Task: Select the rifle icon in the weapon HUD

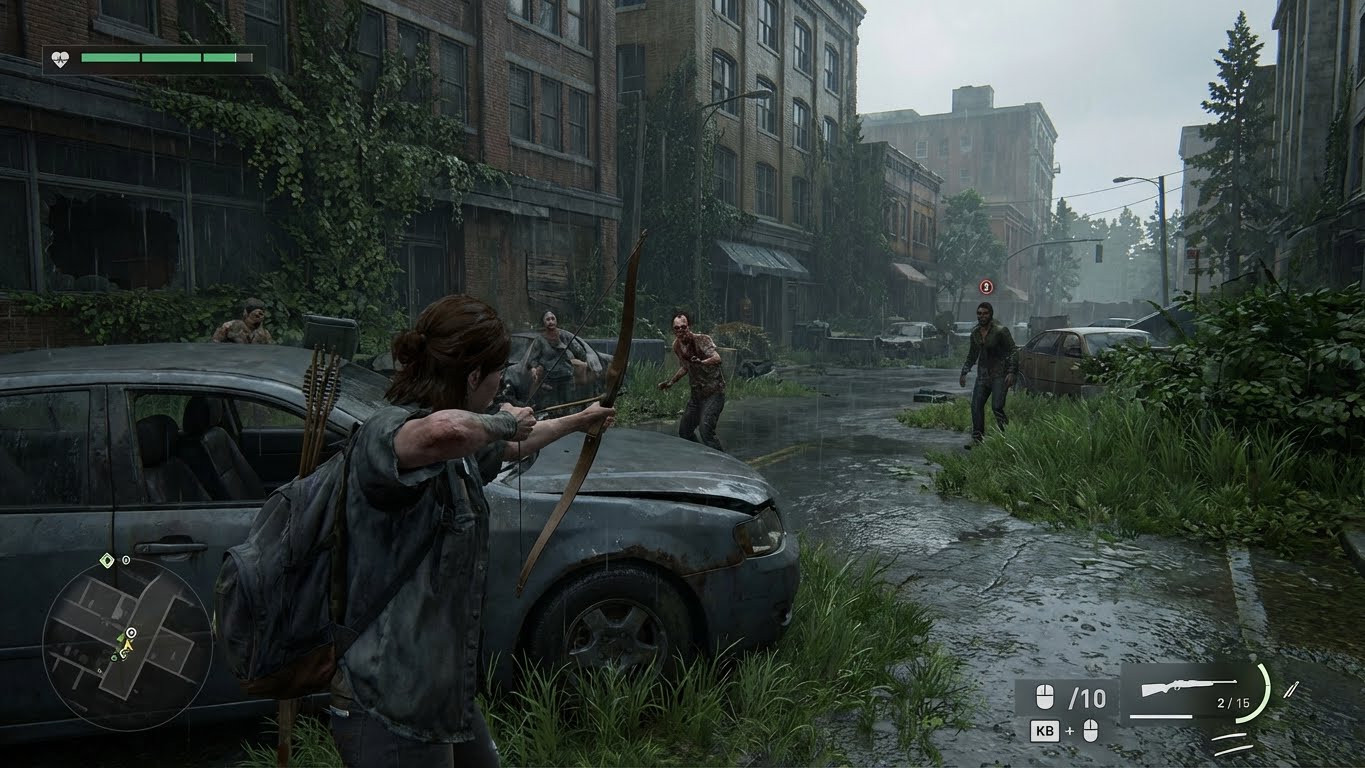Action: (x=1187, y=685)
